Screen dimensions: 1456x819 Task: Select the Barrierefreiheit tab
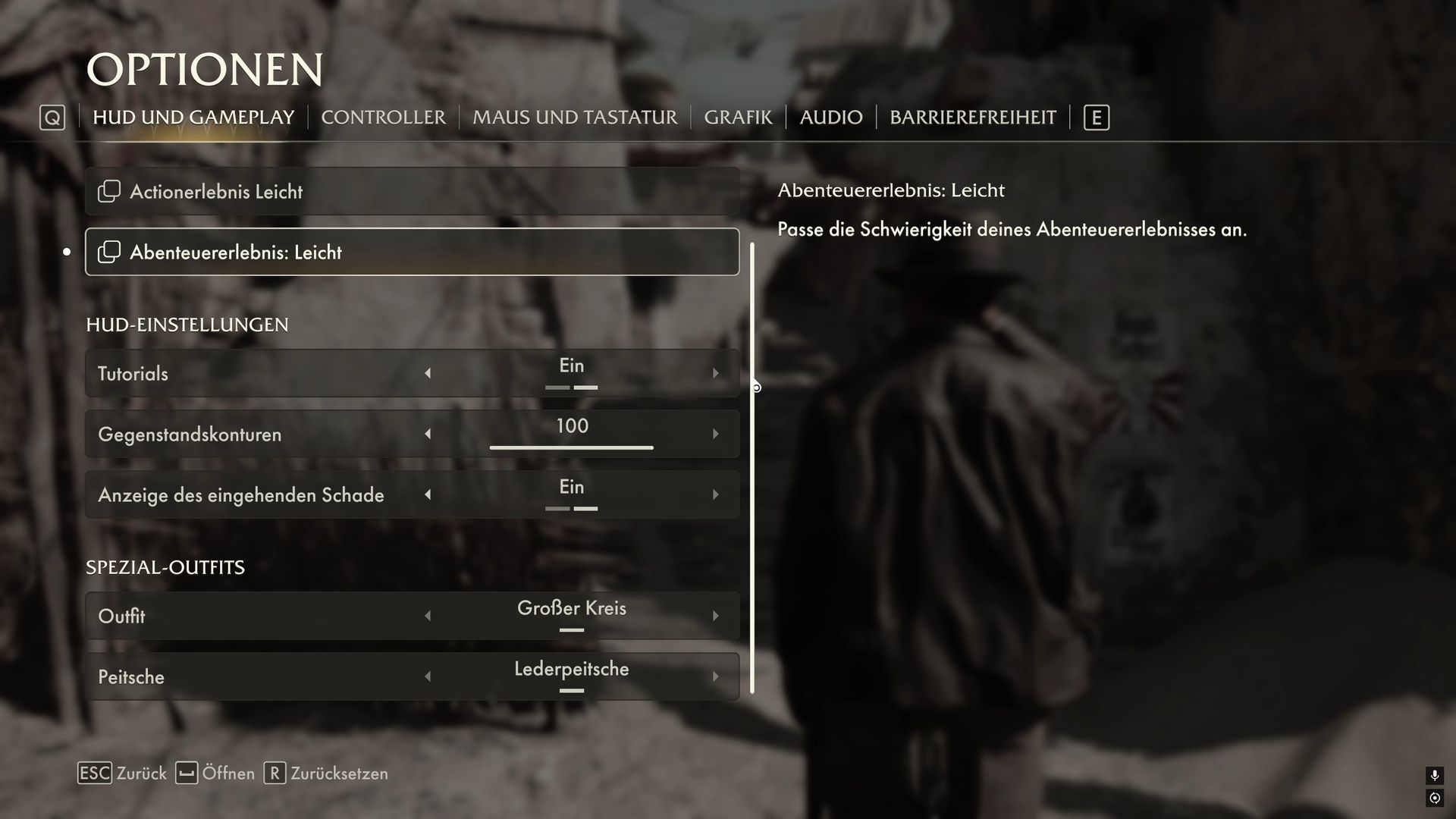point(972,118)
